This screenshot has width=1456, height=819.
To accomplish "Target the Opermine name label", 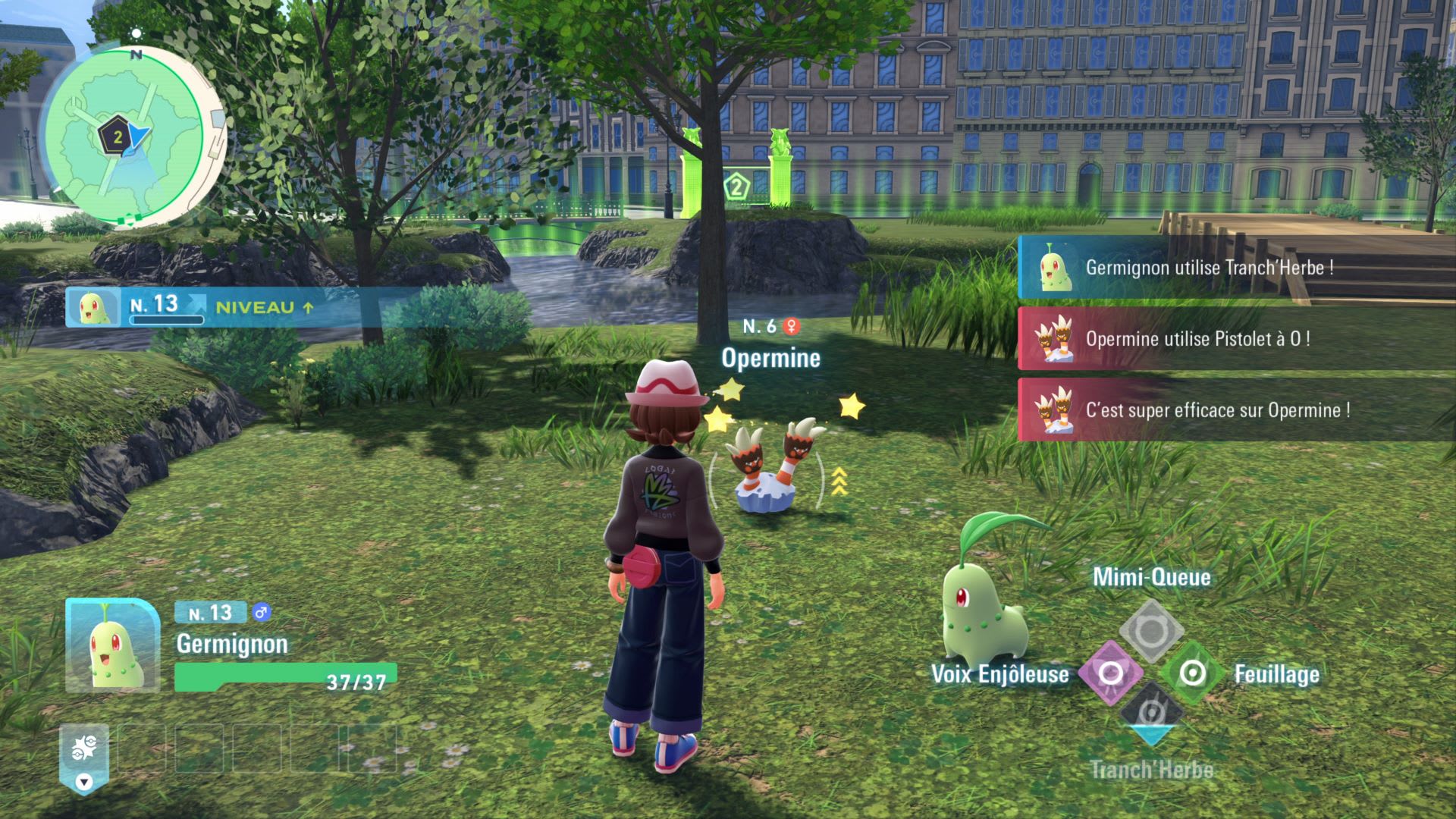I will point(770,358).
